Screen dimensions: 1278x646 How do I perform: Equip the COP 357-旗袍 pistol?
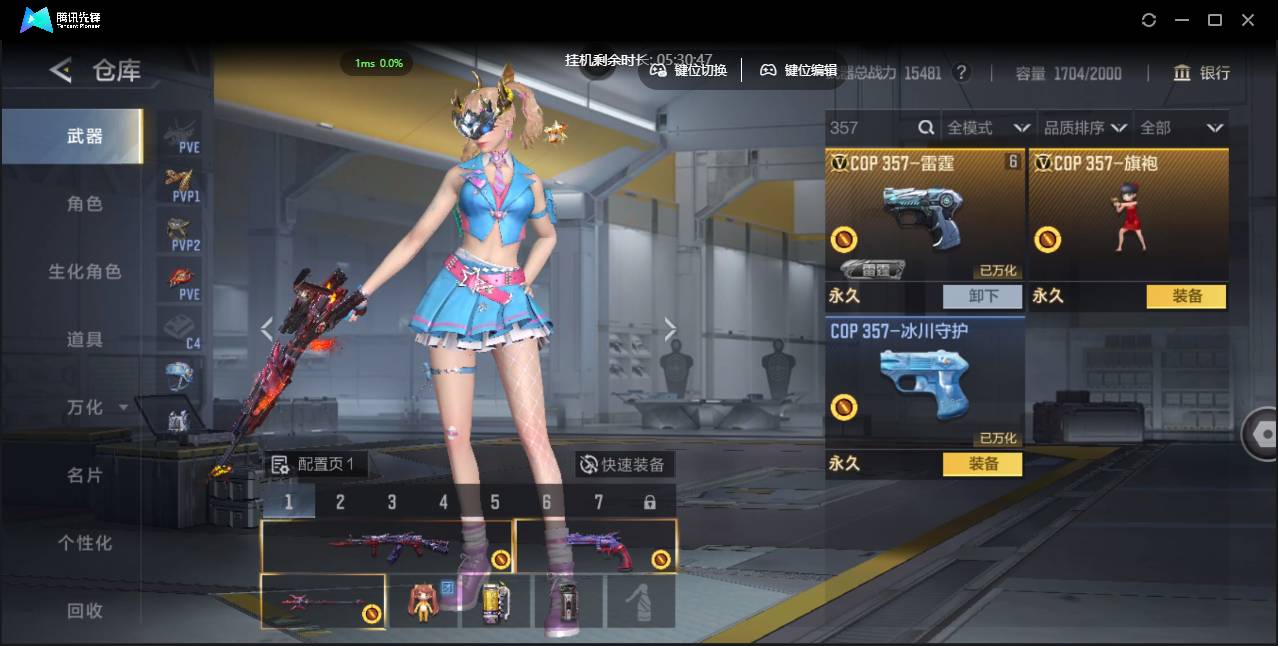[1186, 296]
